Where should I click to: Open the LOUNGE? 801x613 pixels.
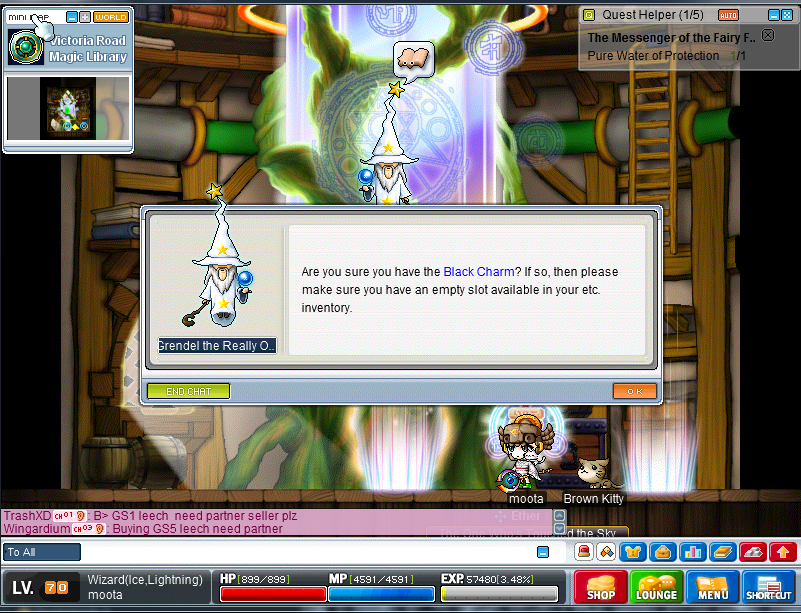(x=657, y=587)
